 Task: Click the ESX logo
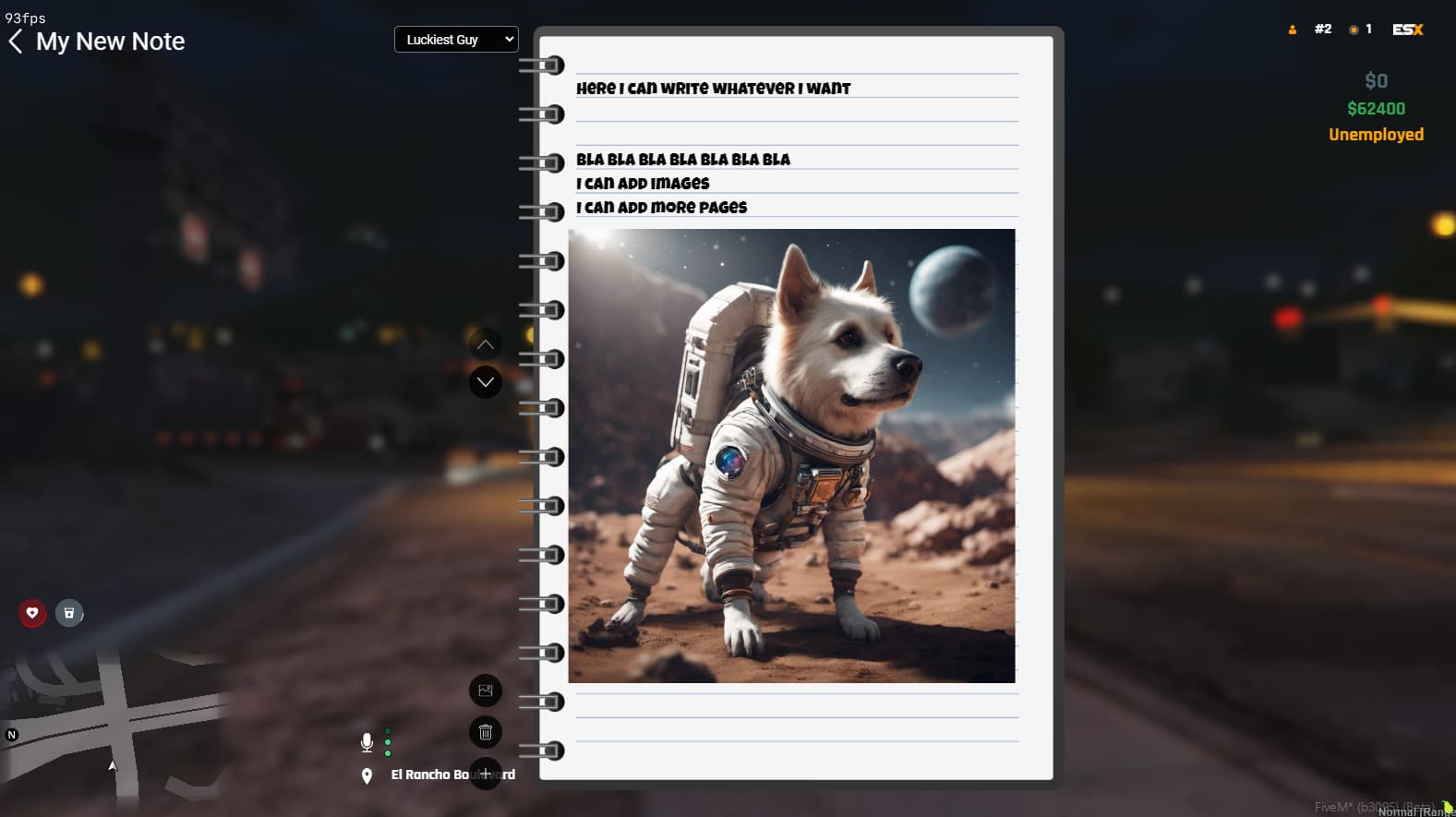click(x=1407, y=29)
